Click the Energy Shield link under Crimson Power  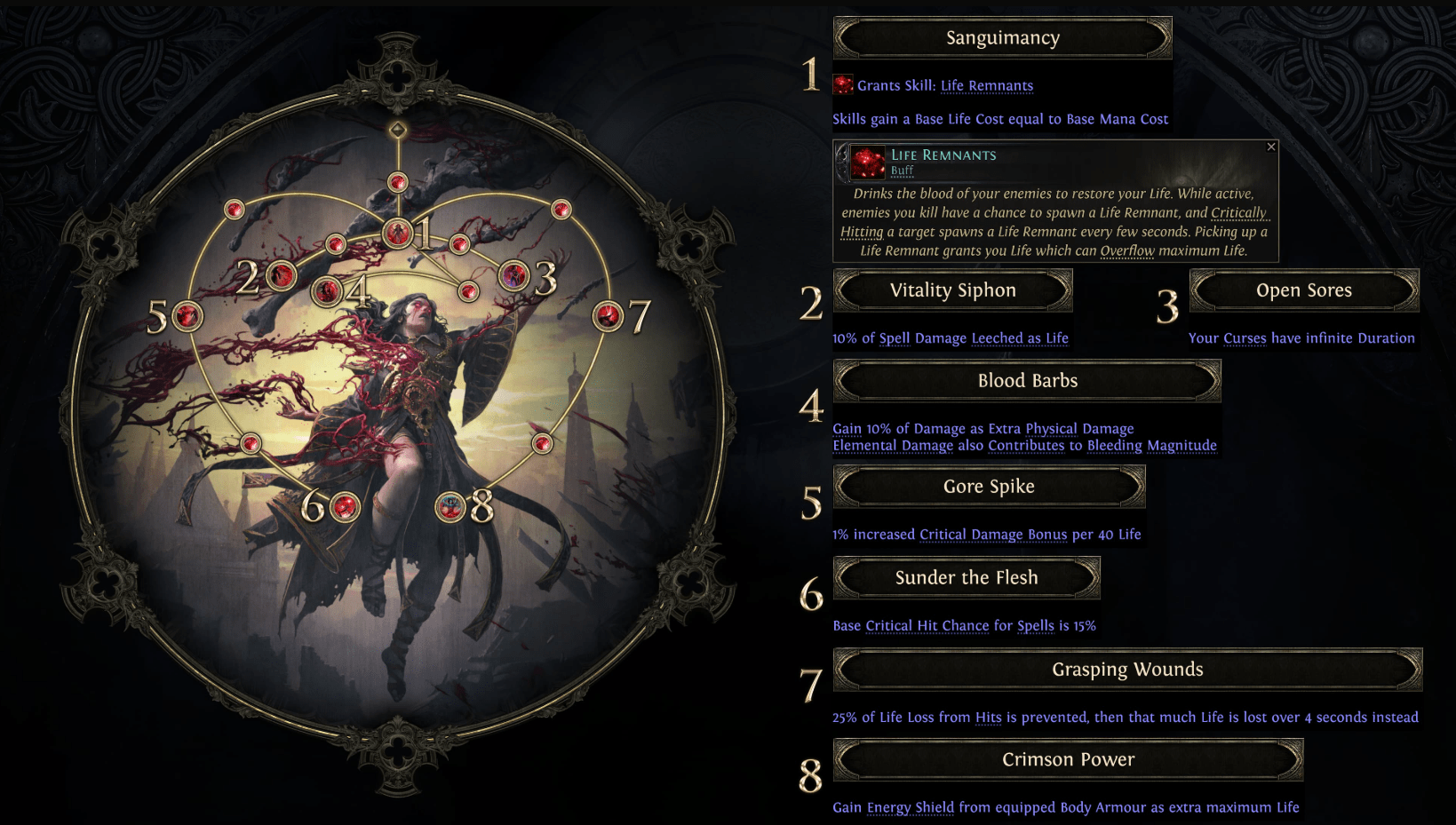point(909,807)
